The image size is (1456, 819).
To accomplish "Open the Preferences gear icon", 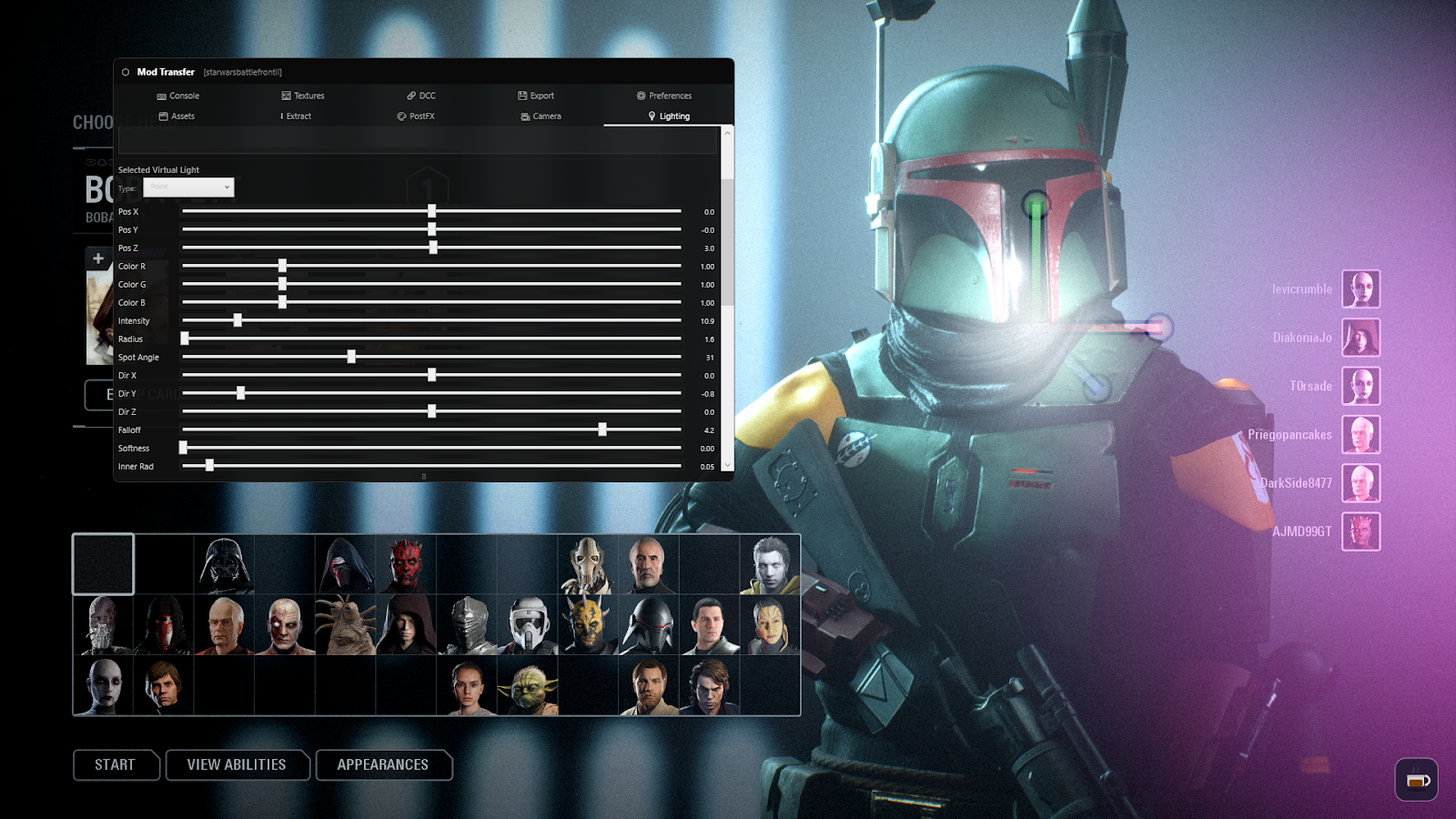I will pyautogui.click(x=639, y=96).
